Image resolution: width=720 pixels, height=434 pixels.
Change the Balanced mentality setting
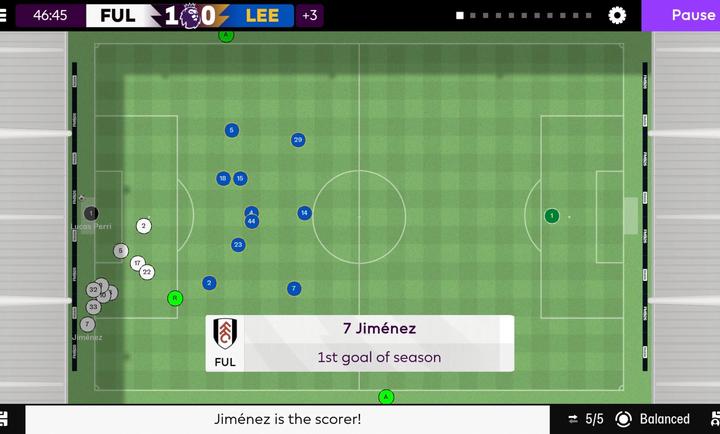pos(654,419)
